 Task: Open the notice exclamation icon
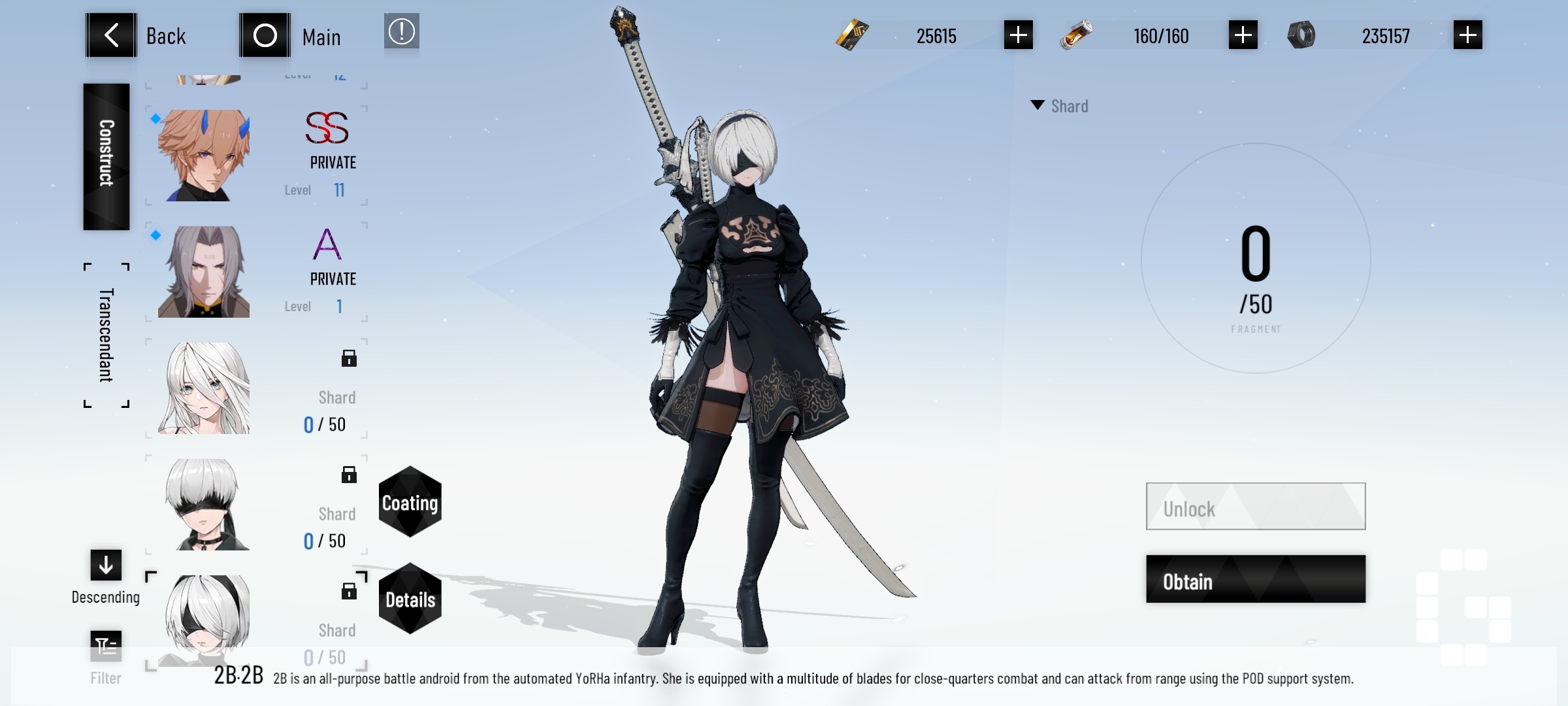(x=400, y=32)
